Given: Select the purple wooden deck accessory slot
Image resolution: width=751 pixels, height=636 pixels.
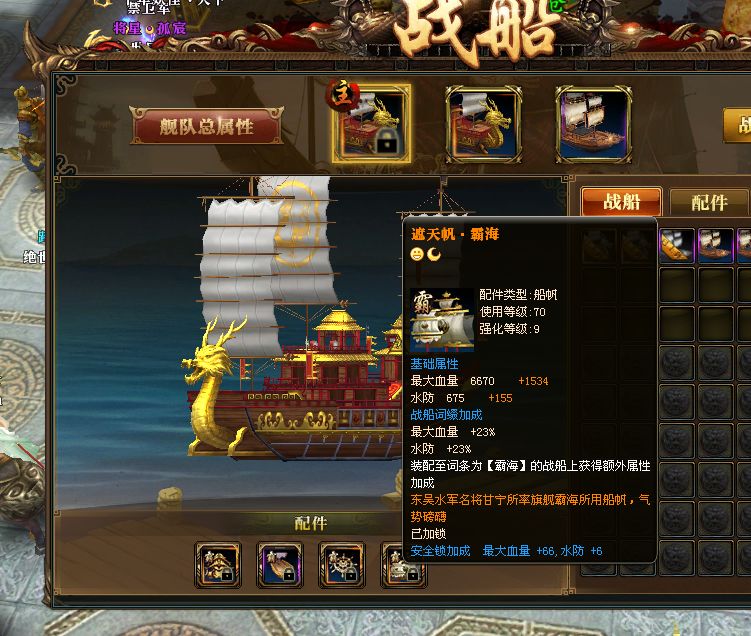Looking at the screenshot, I should [x=280, y=565].
